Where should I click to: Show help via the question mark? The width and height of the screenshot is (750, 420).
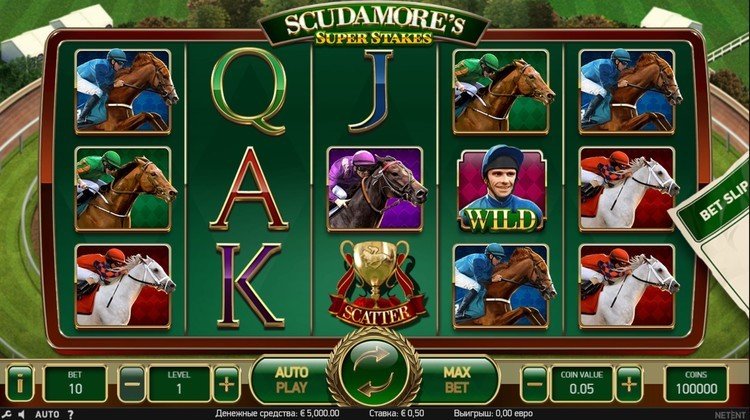point(71,414)
